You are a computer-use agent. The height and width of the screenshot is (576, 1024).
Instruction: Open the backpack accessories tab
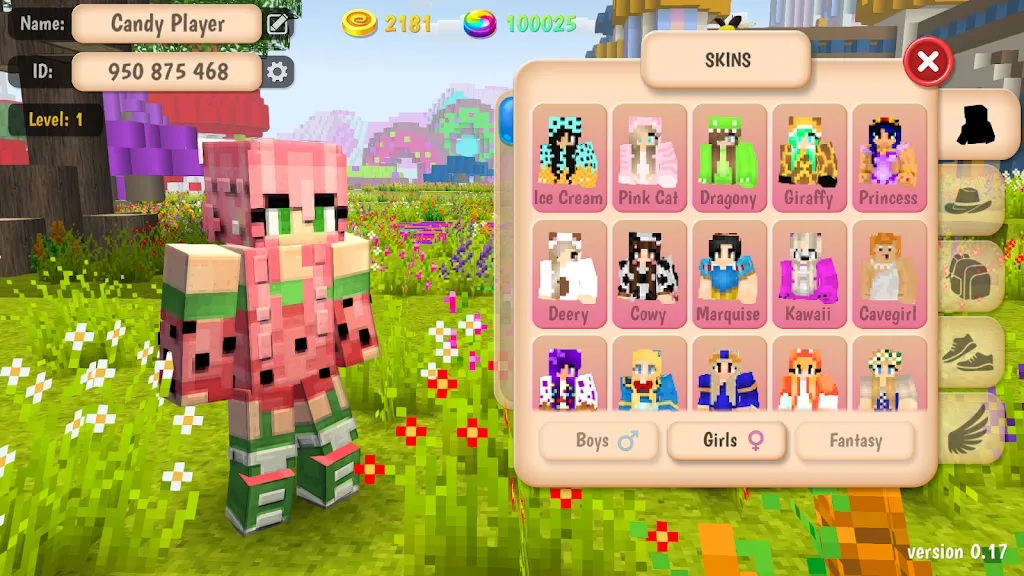971,276
